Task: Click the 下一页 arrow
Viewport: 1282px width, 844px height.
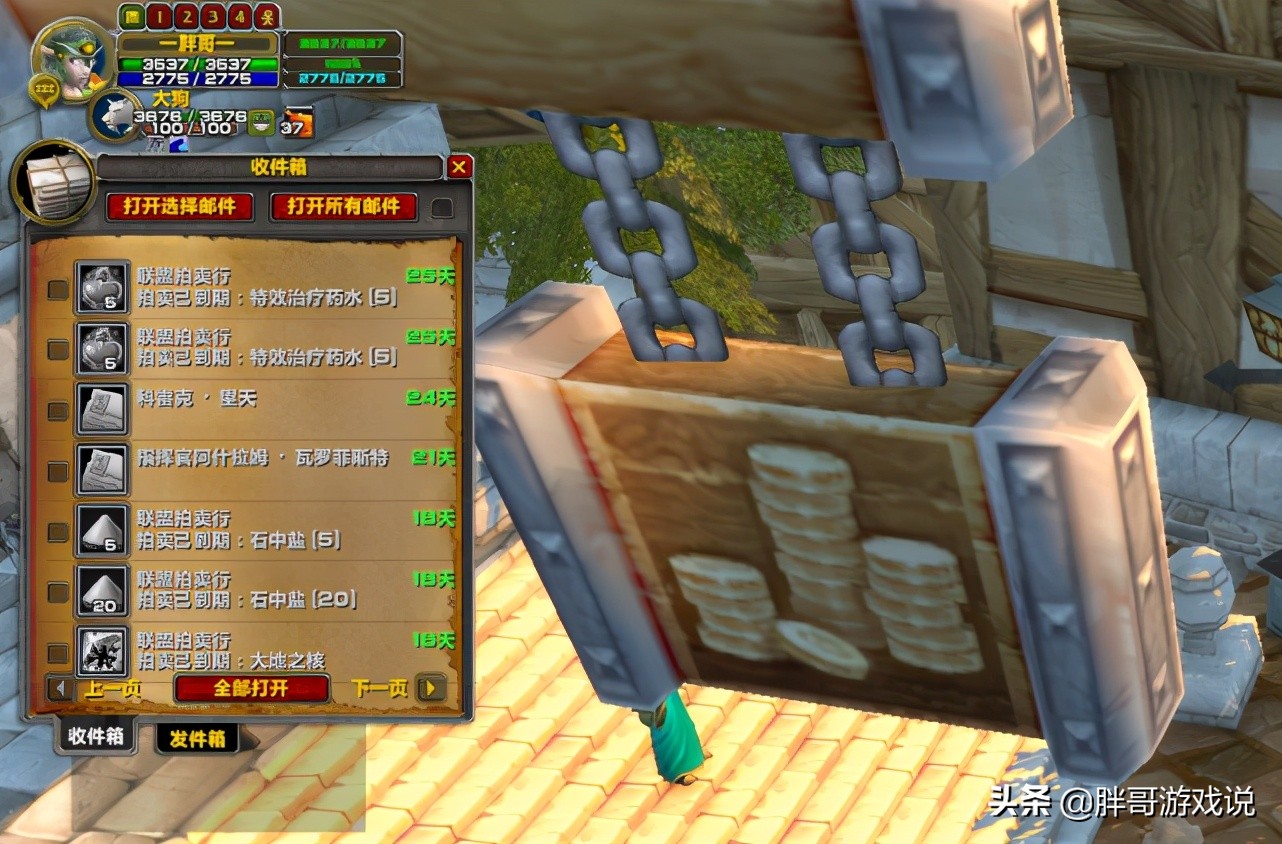Action: [x=431, y=688]
